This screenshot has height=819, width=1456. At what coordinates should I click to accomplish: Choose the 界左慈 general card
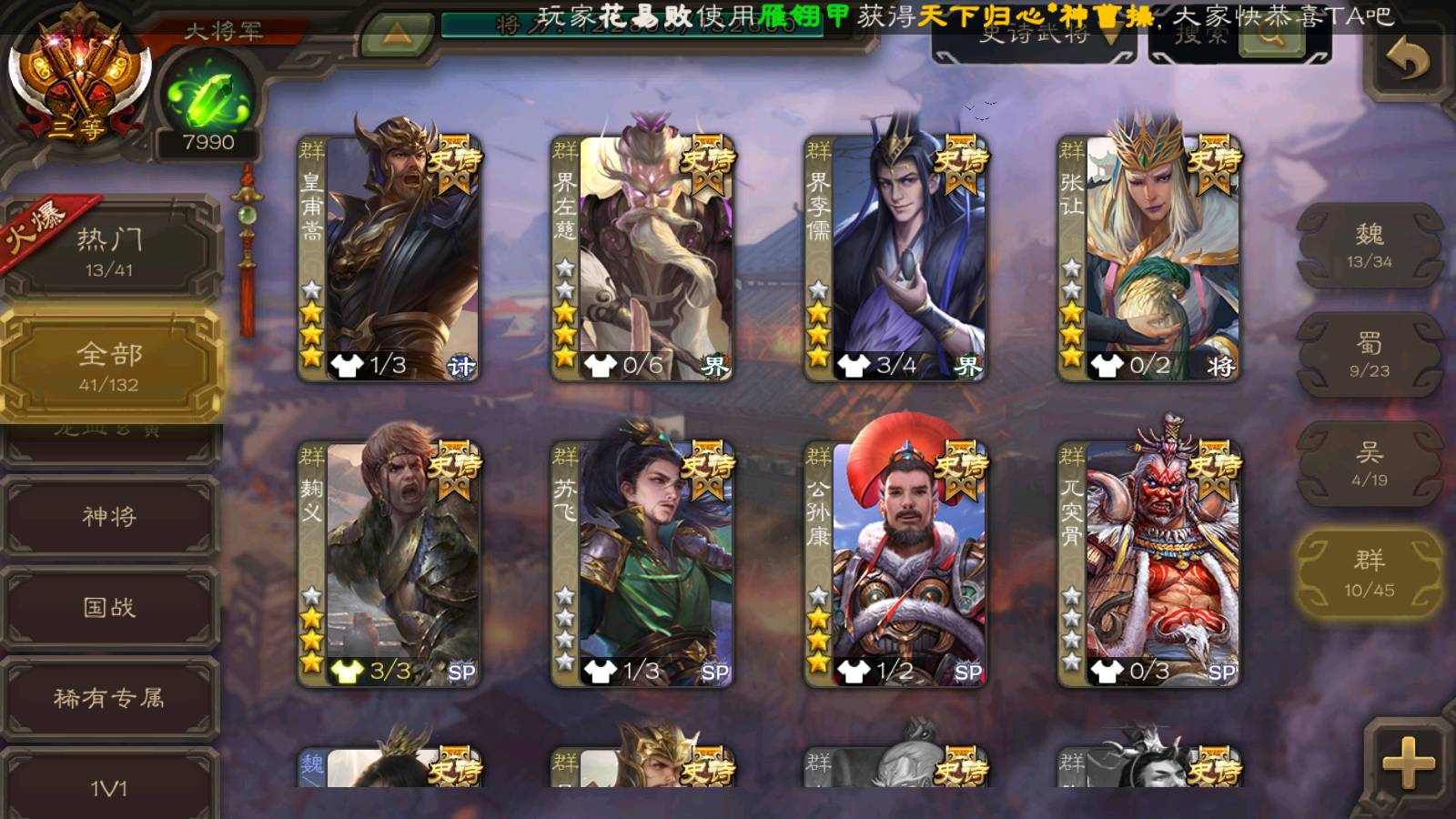click(x=642, y=257)
